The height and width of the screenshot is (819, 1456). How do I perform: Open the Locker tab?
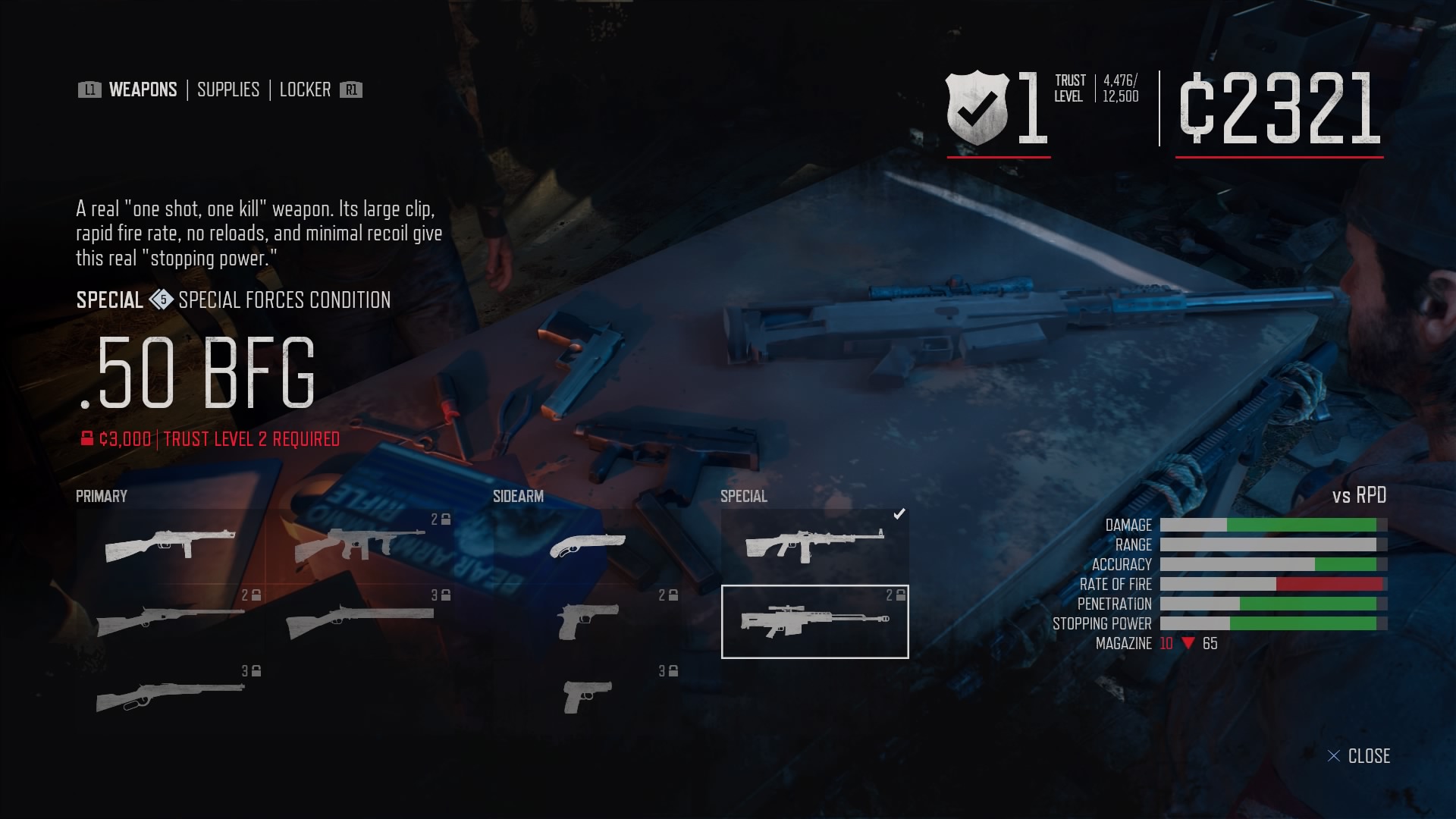pyautogui.click(x=306, y=89)
